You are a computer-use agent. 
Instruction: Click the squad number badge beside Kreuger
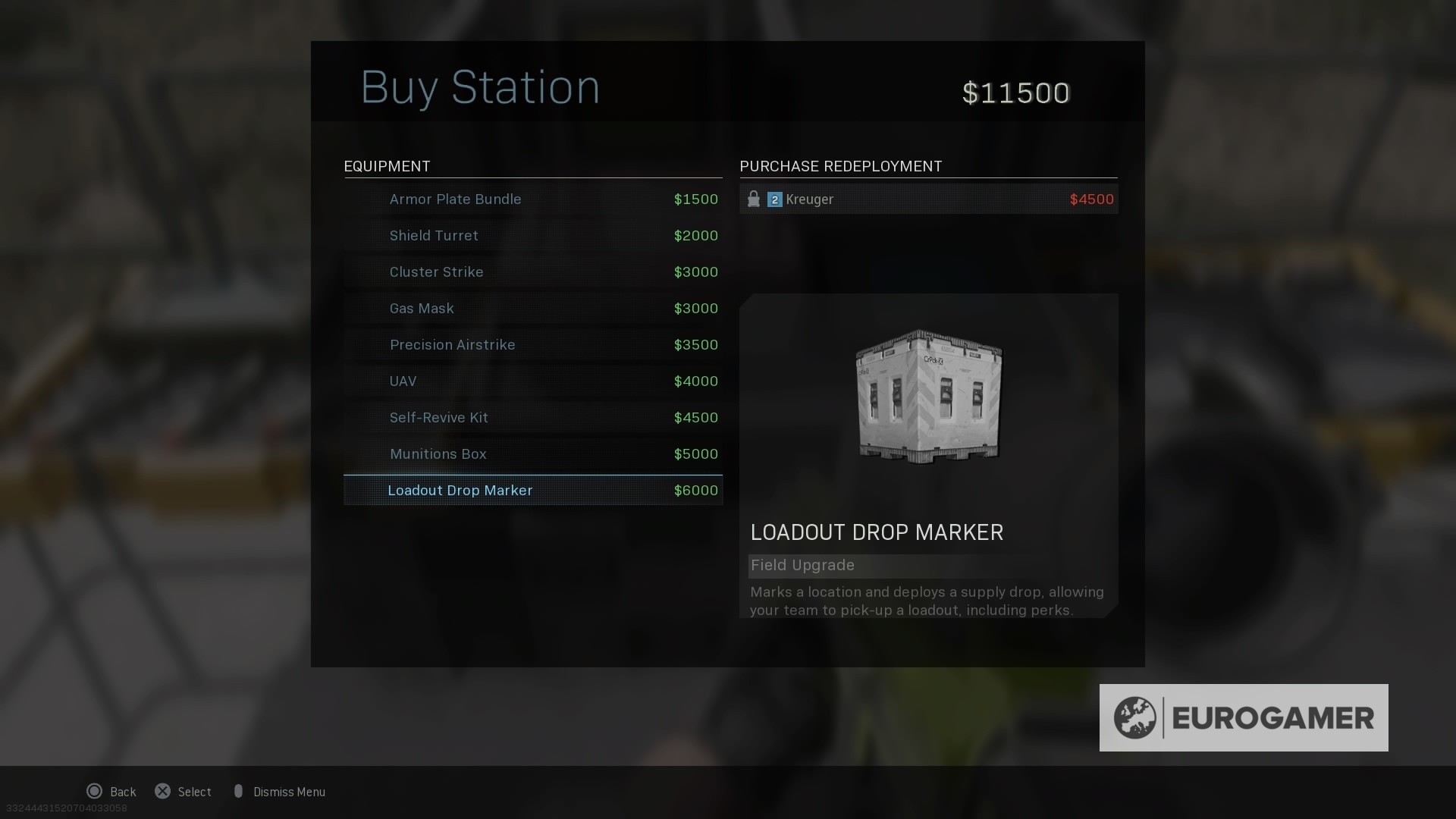(x=774, y=199)
